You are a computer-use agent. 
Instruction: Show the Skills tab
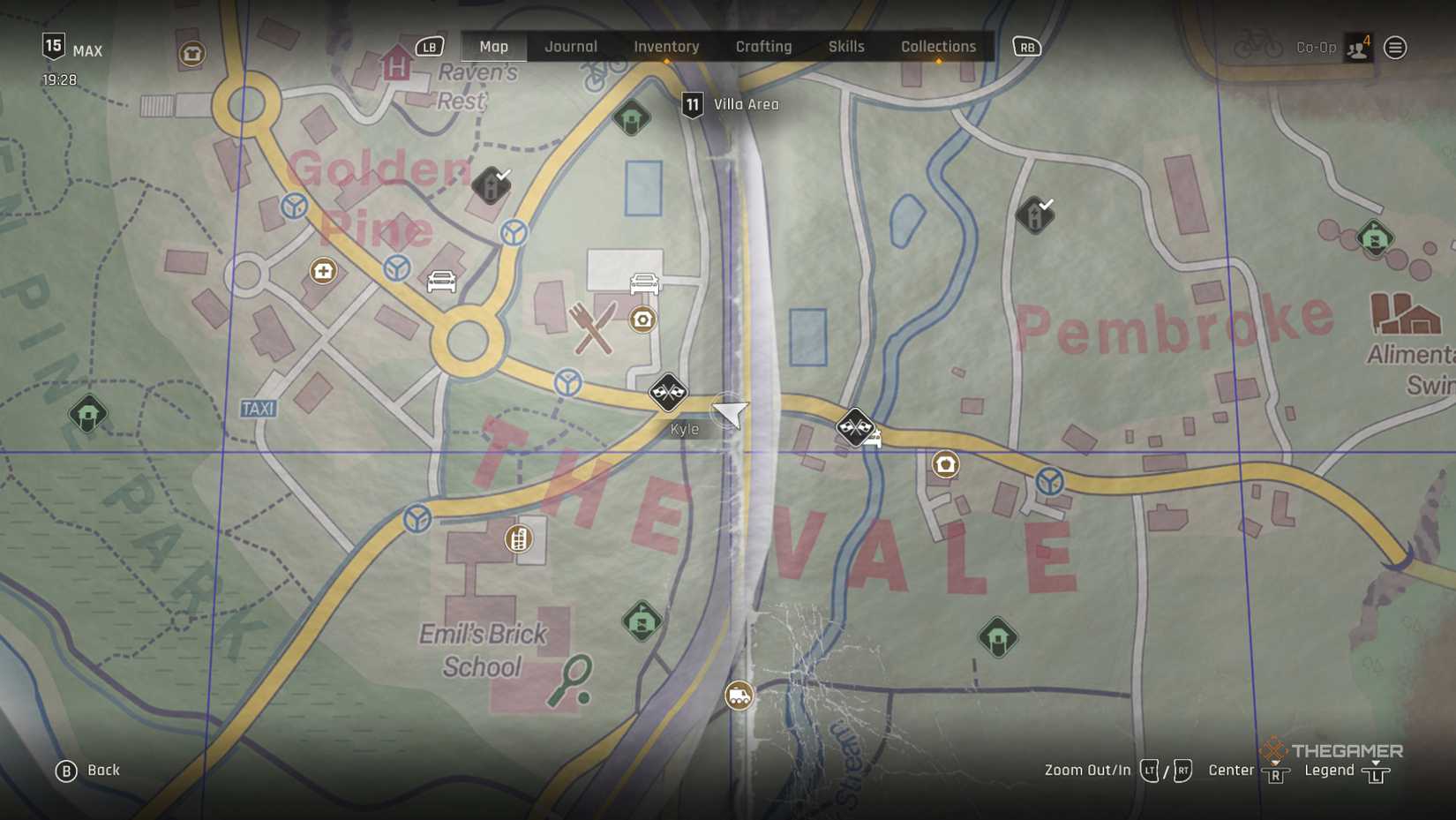846,47
